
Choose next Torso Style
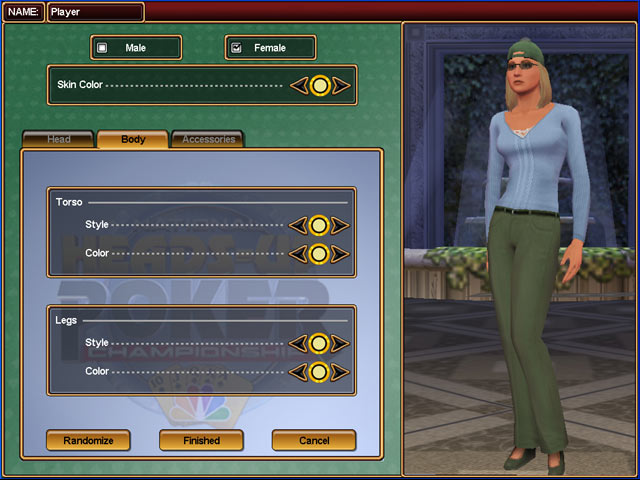[x=341, y=226]
